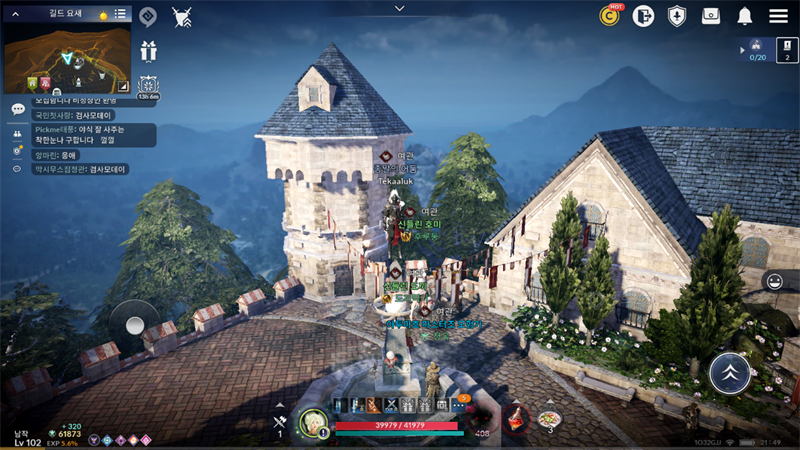Image resolution: width=800 pixels, height=450 pixels.
Task: Open the gold coin shop marked HOT
Action: [x=609, y=15]
